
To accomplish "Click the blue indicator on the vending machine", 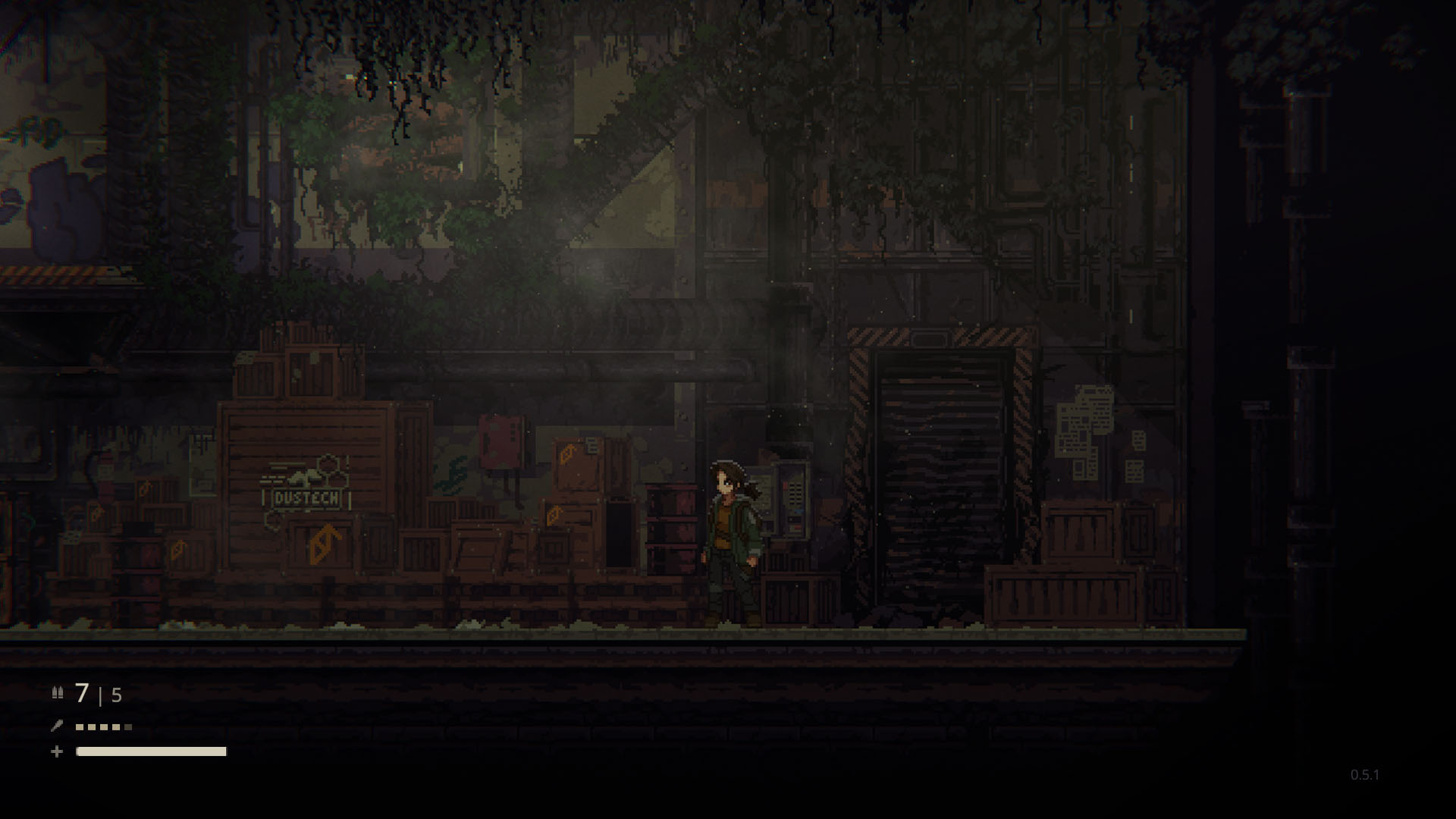I will click(x=799, y=510).
